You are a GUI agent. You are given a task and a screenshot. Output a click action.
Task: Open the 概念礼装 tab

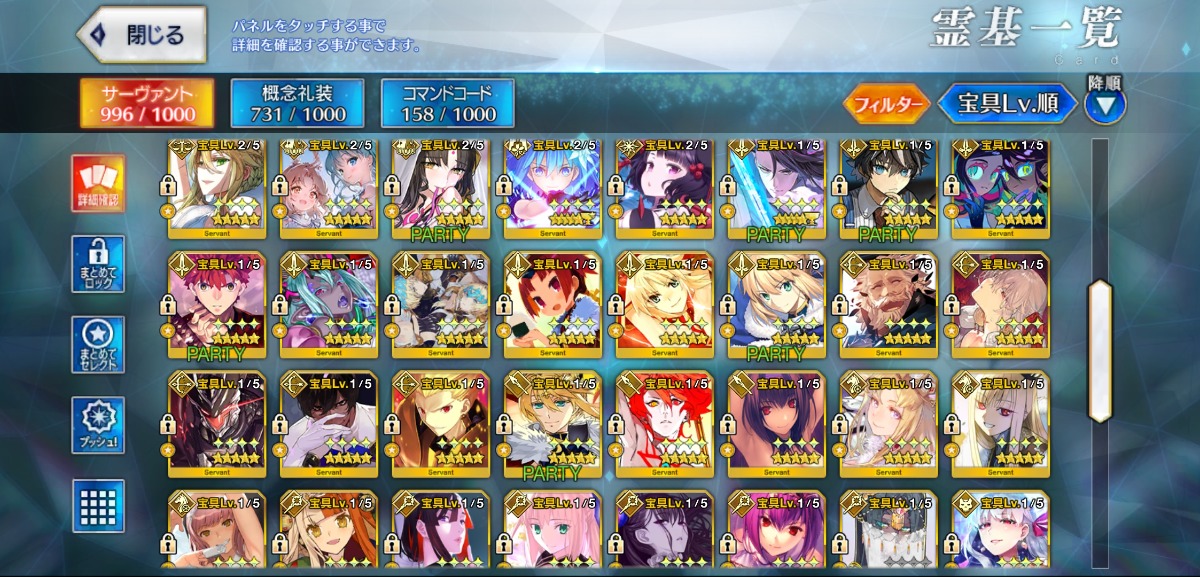tap(296, 103)
